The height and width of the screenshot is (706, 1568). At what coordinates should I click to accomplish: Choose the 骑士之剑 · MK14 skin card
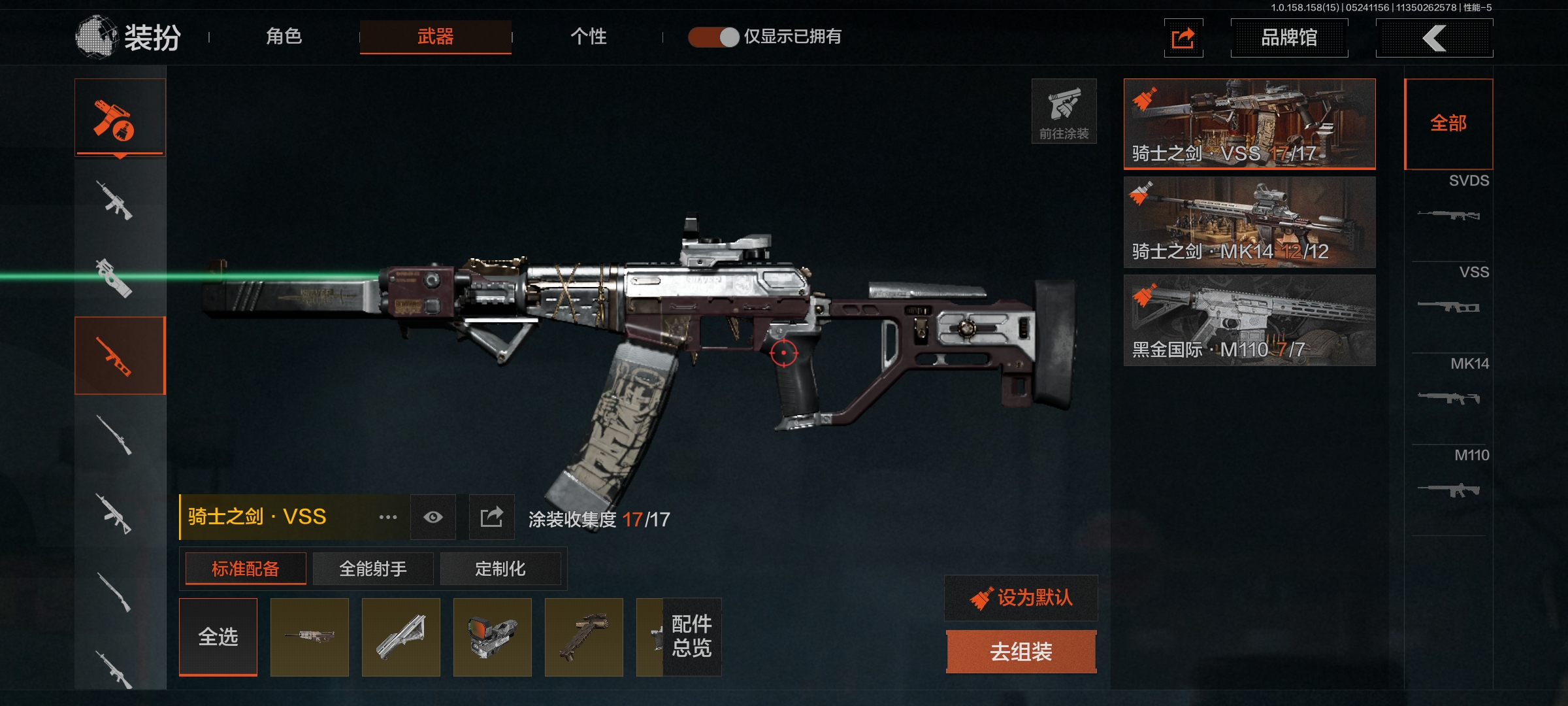[1249, 222]
